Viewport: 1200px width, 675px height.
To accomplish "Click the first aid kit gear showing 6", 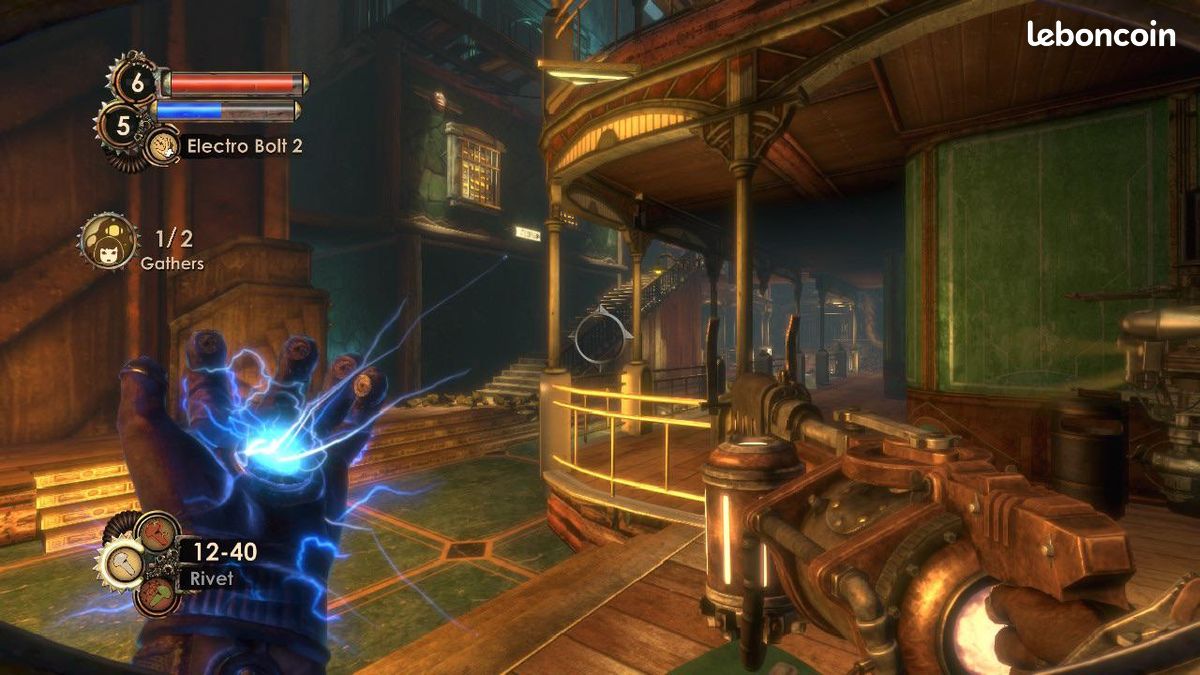I will [x=137, y=82].
